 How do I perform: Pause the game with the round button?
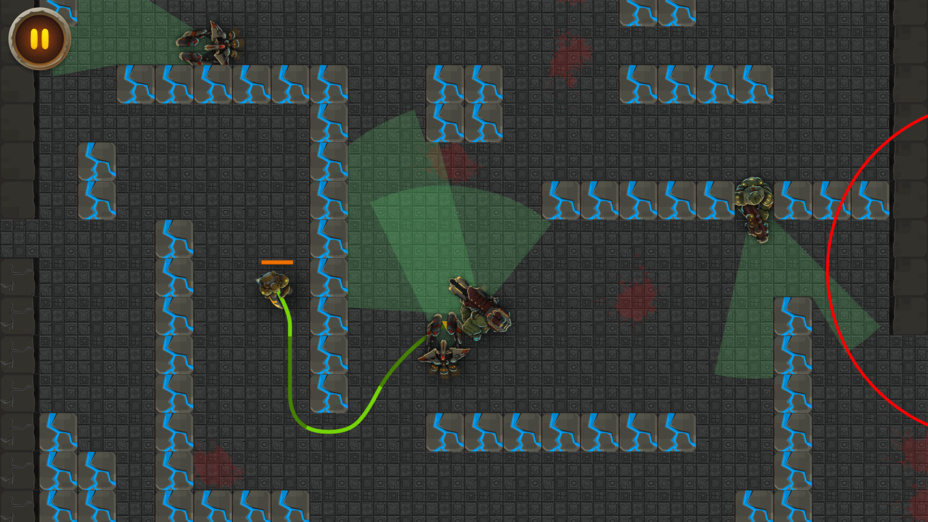39,39
